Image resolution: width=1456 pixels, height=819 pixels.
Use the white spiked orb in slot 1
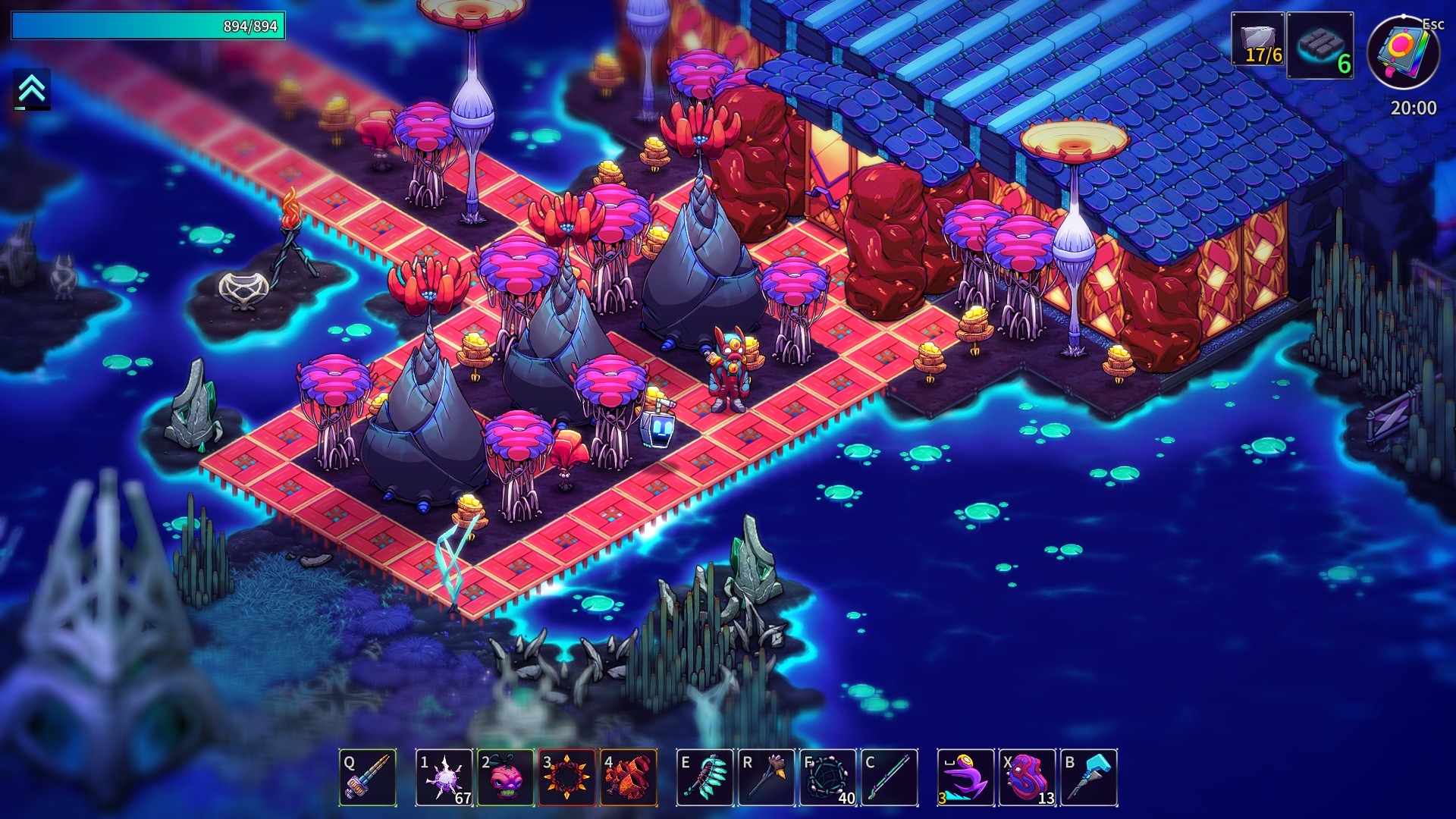click(444, 777)
